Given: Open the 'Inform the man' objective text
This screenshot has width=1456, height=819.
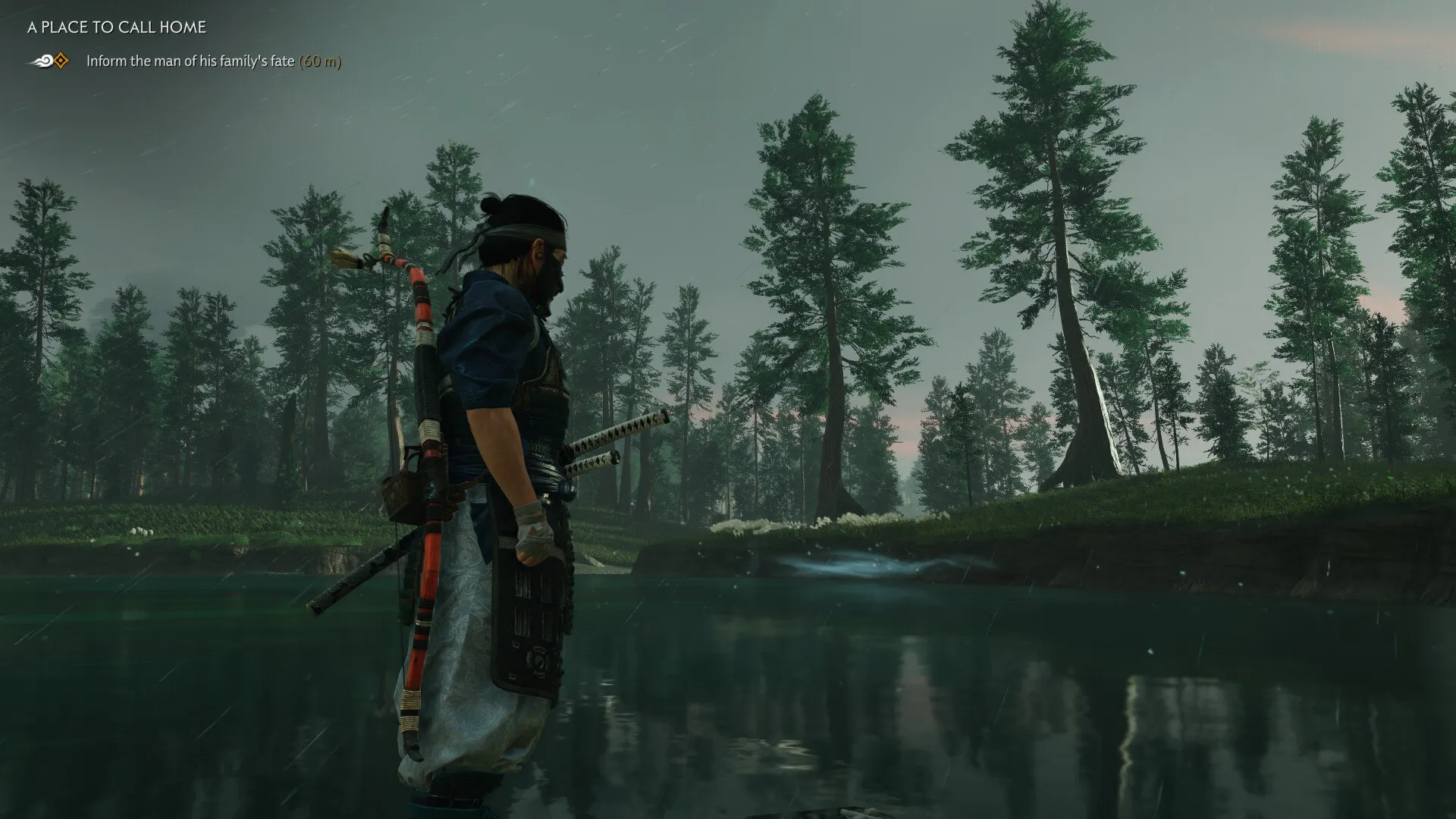Looking at the screenshot, I should click(190, 61).
